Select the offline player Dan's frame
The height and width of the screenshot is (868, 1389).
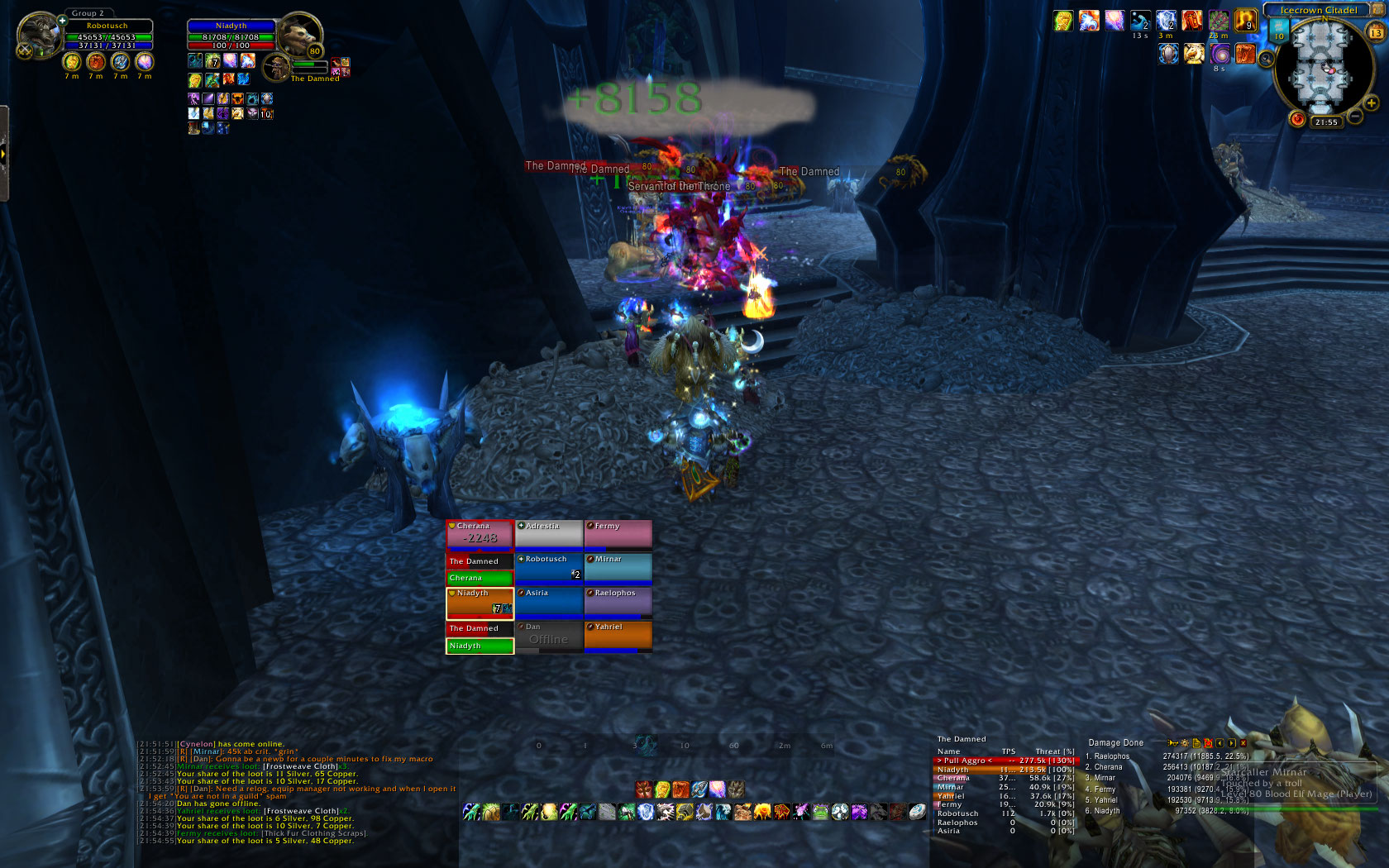549,637
